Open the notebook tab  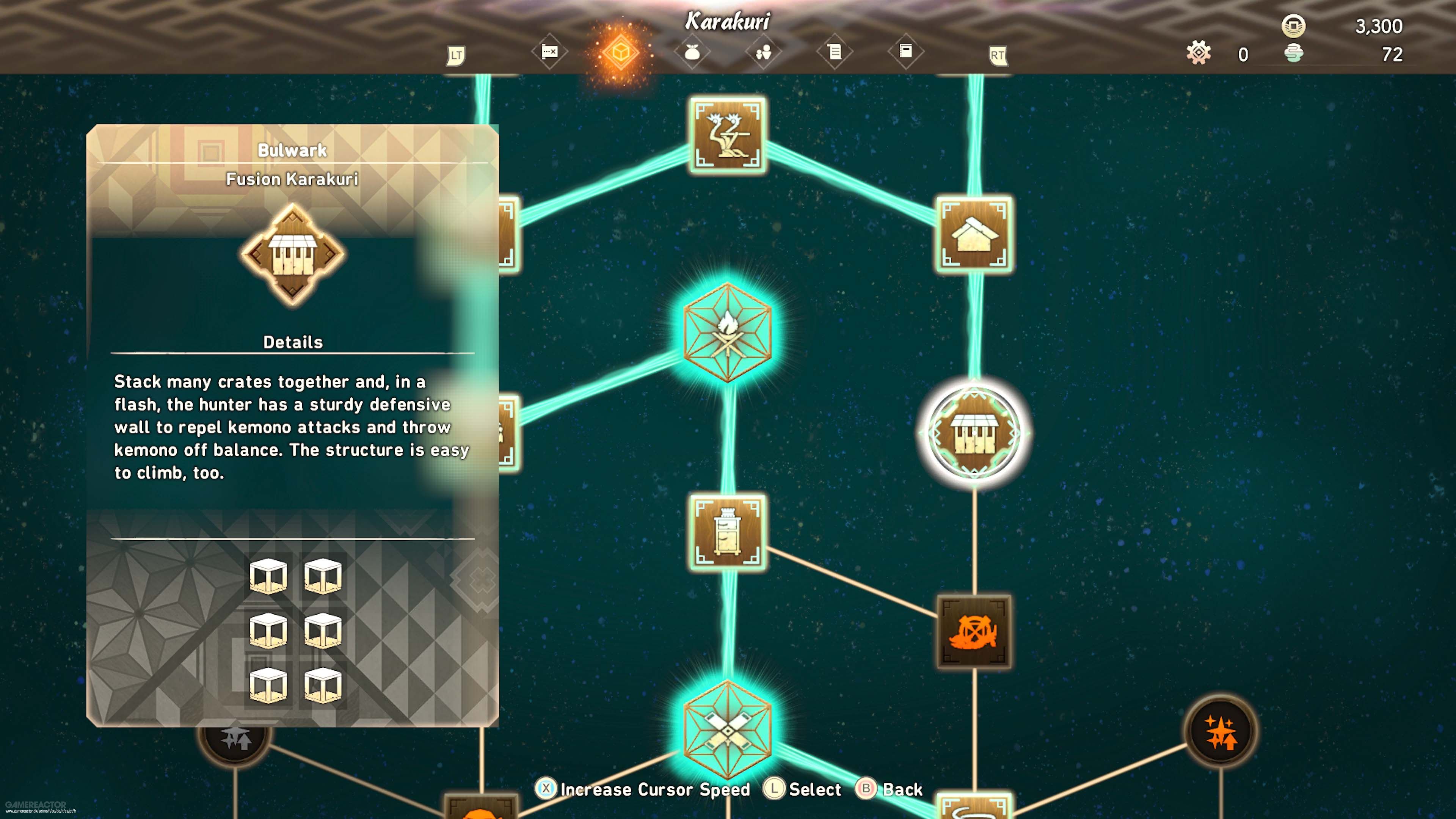click(x=905, y=52)
